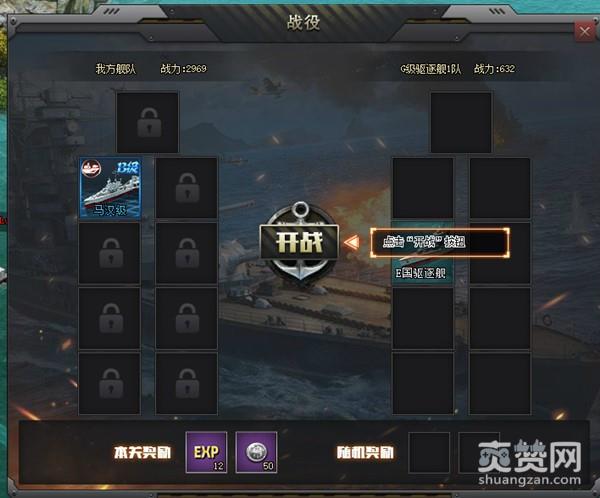
Task: Click the EXP reward icon
Action: (x=206, y=452)
